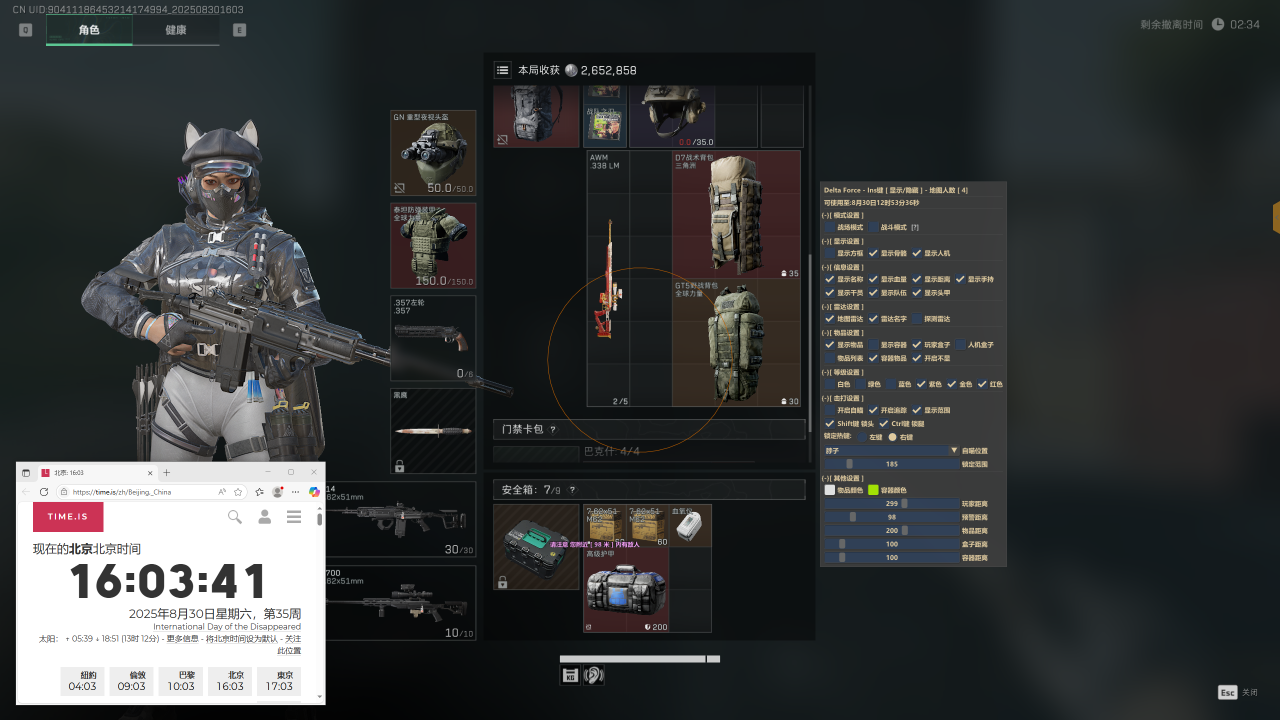Close the time.is browser window

click(x=314, y=472)
